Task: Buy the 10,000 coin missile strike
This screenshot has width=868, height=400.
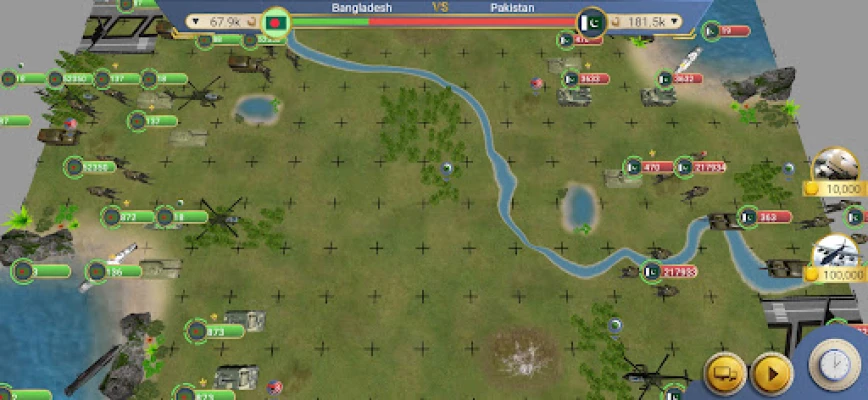Action: click(x=838, y=175)
